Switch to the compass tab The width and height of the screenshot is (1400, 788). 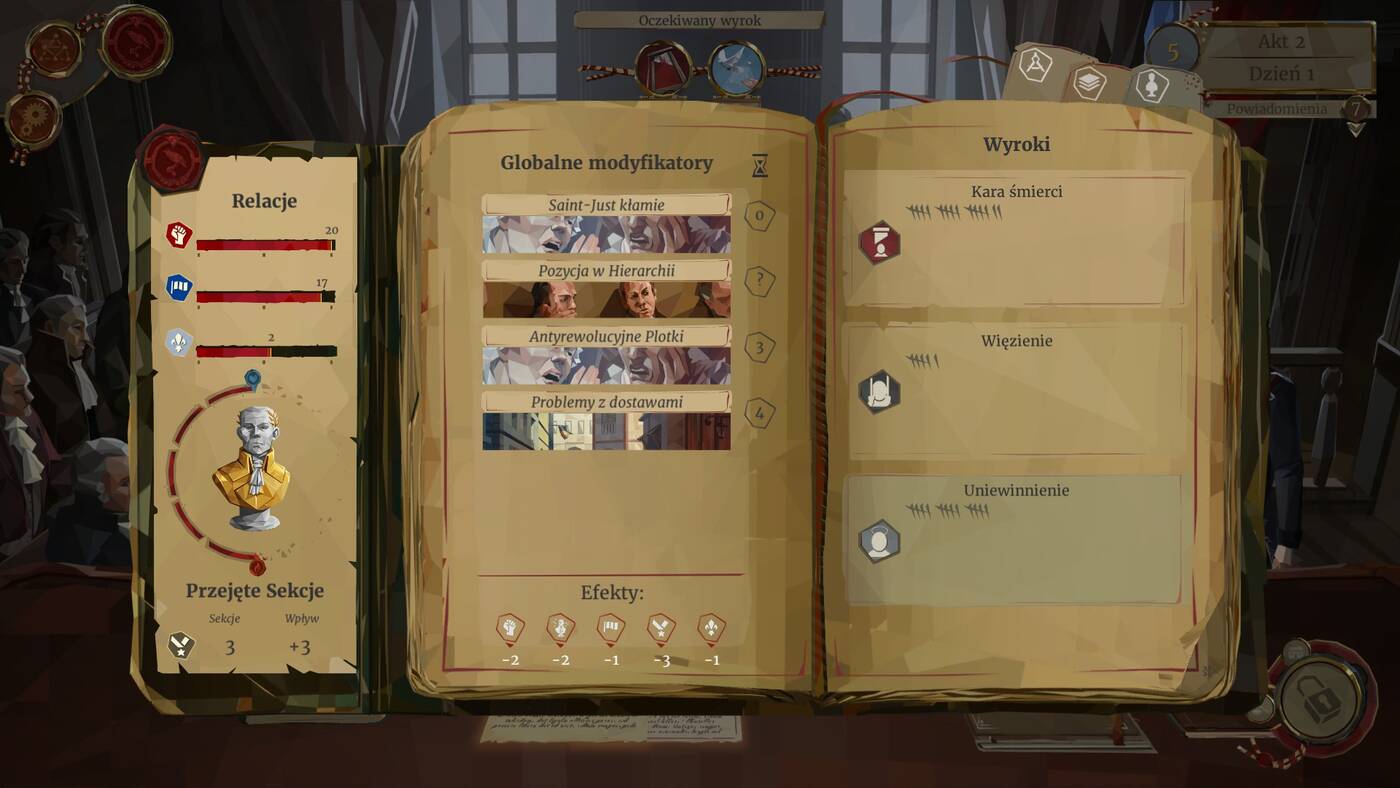tap(1035, 66)
